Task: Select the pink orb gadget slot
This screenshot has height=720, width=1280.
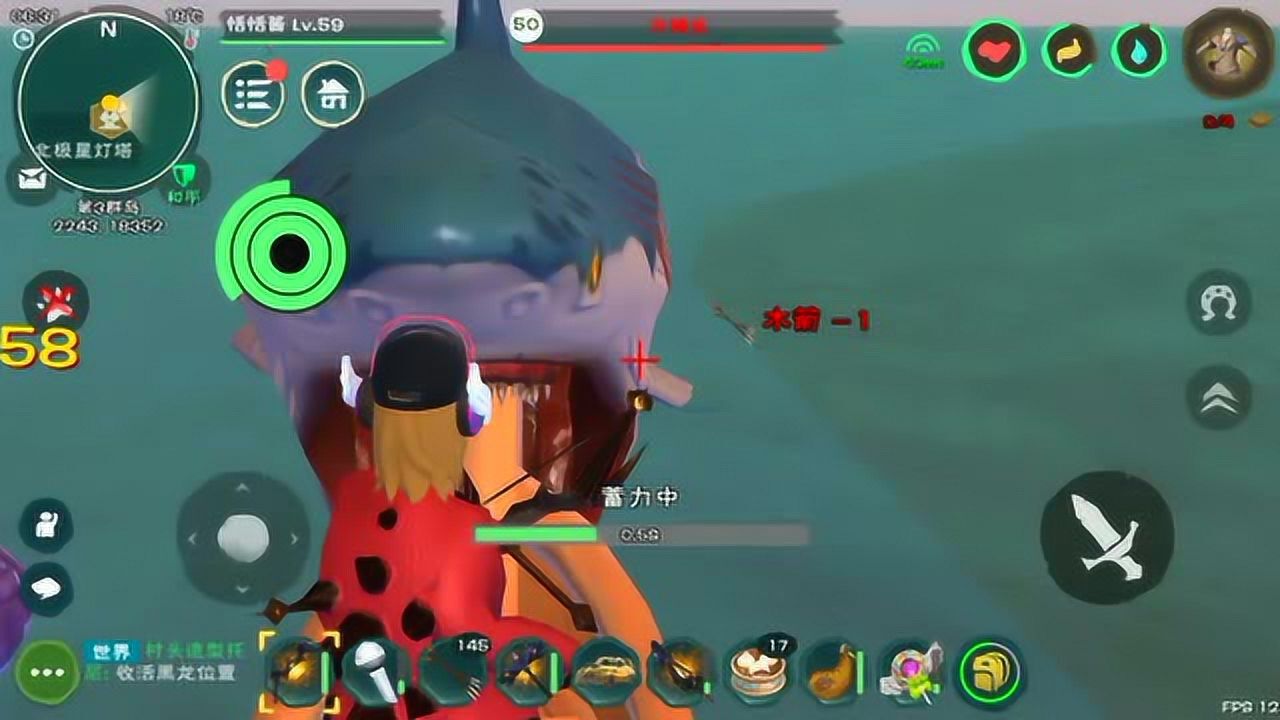Action: 909,670
